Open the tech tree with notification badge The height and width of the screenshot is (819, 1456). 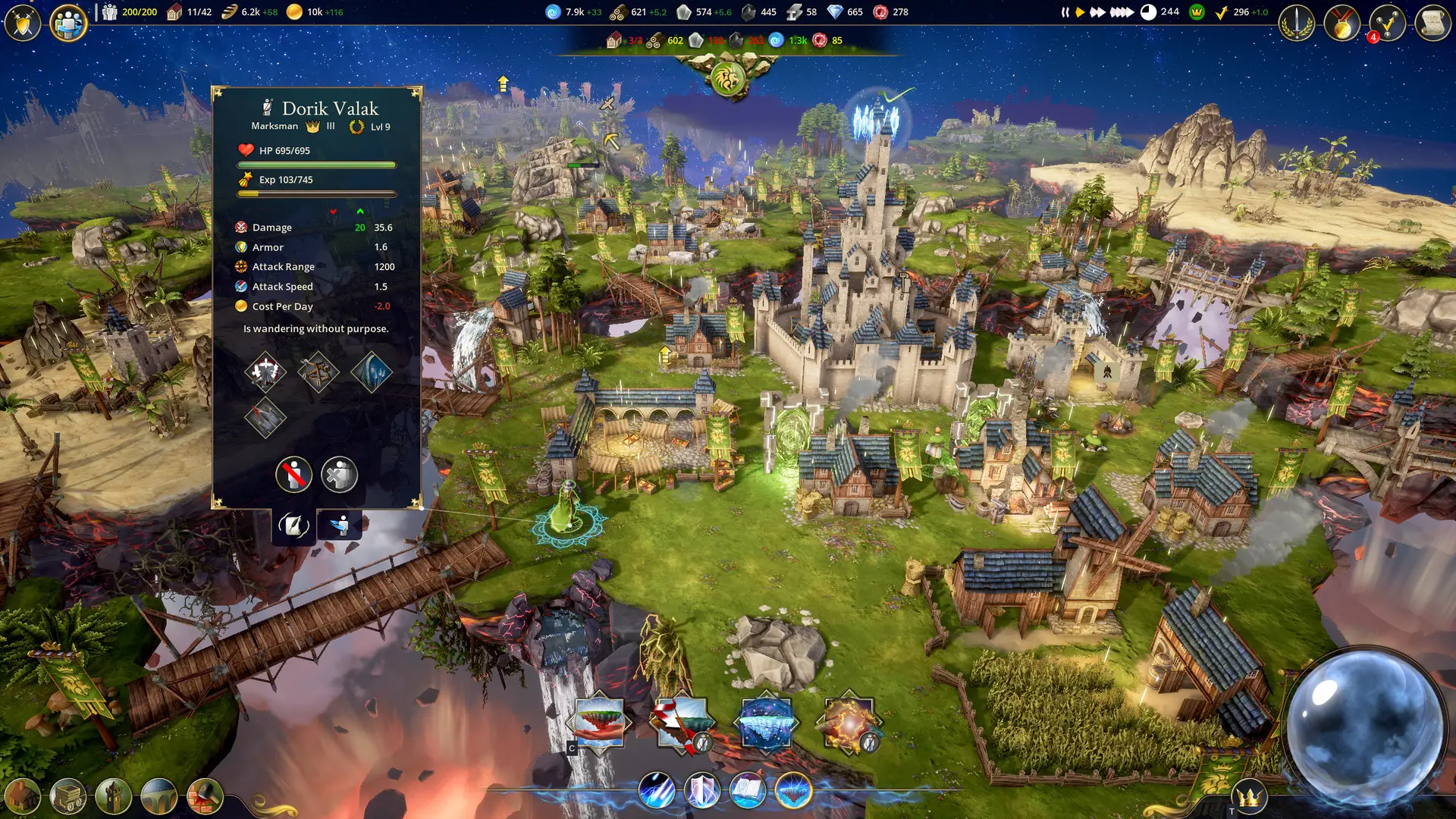(x=1387, y=24)
